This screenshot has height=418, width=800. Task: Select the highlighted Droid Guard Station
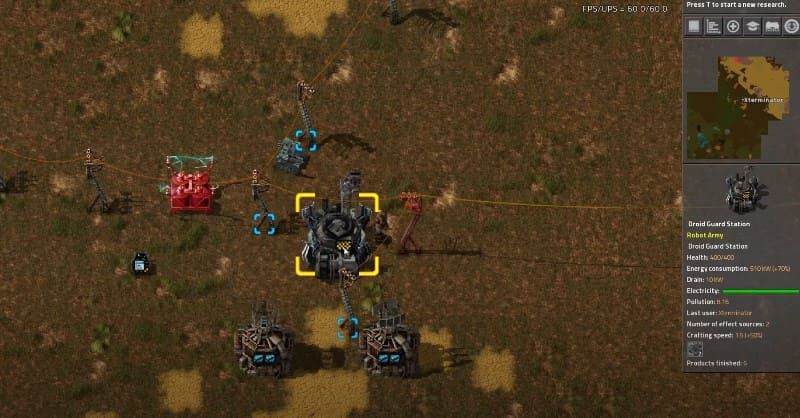[x=337, y=234]
